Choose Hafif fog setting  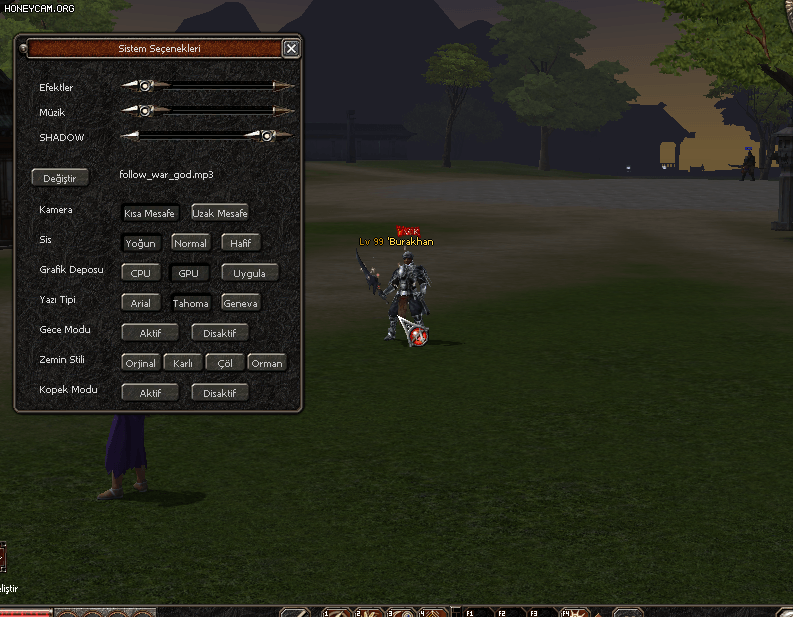coord(241,243)
